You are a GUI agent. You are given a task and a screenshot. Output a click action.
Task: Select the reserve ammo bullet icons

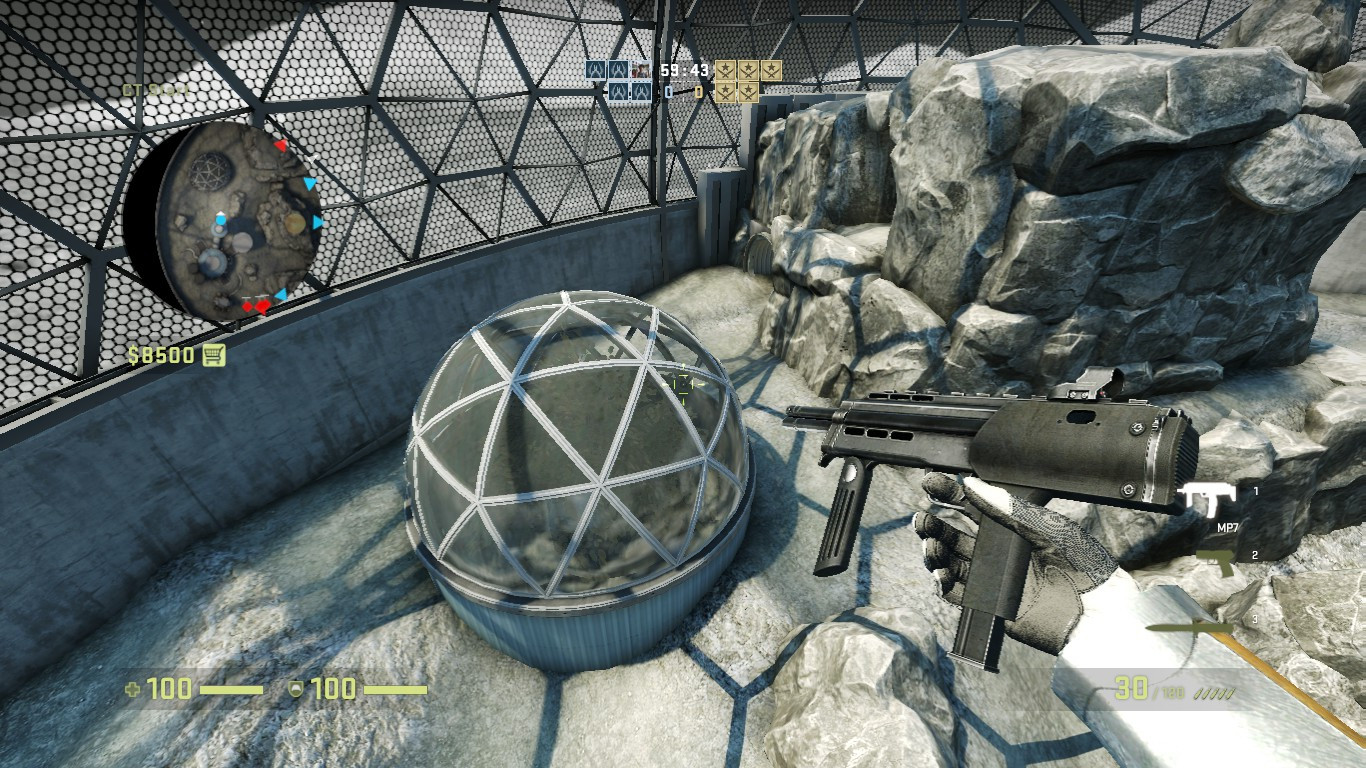[1213, 693]
